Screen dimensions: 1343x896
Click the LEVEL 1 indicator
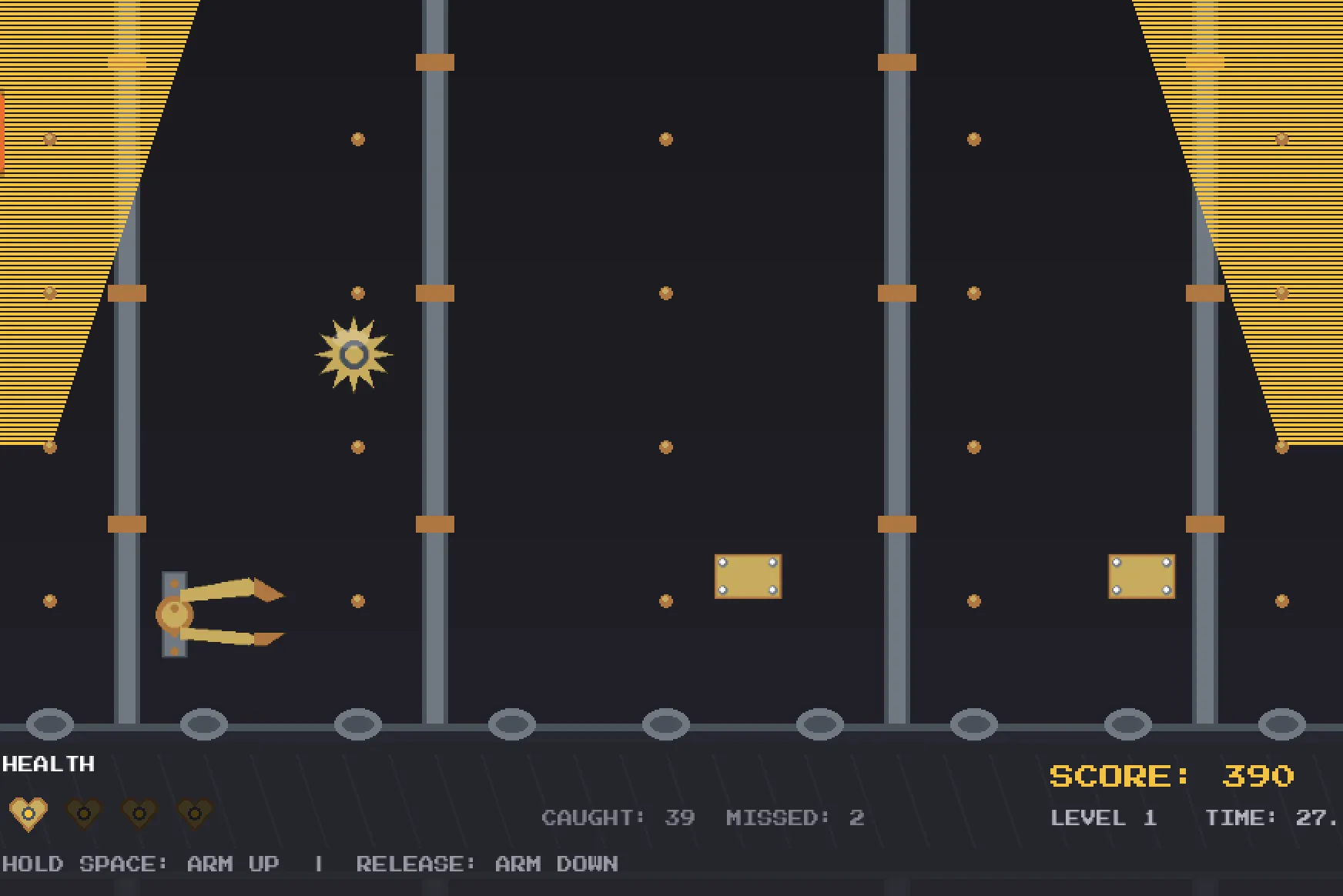pos(1103,817)
